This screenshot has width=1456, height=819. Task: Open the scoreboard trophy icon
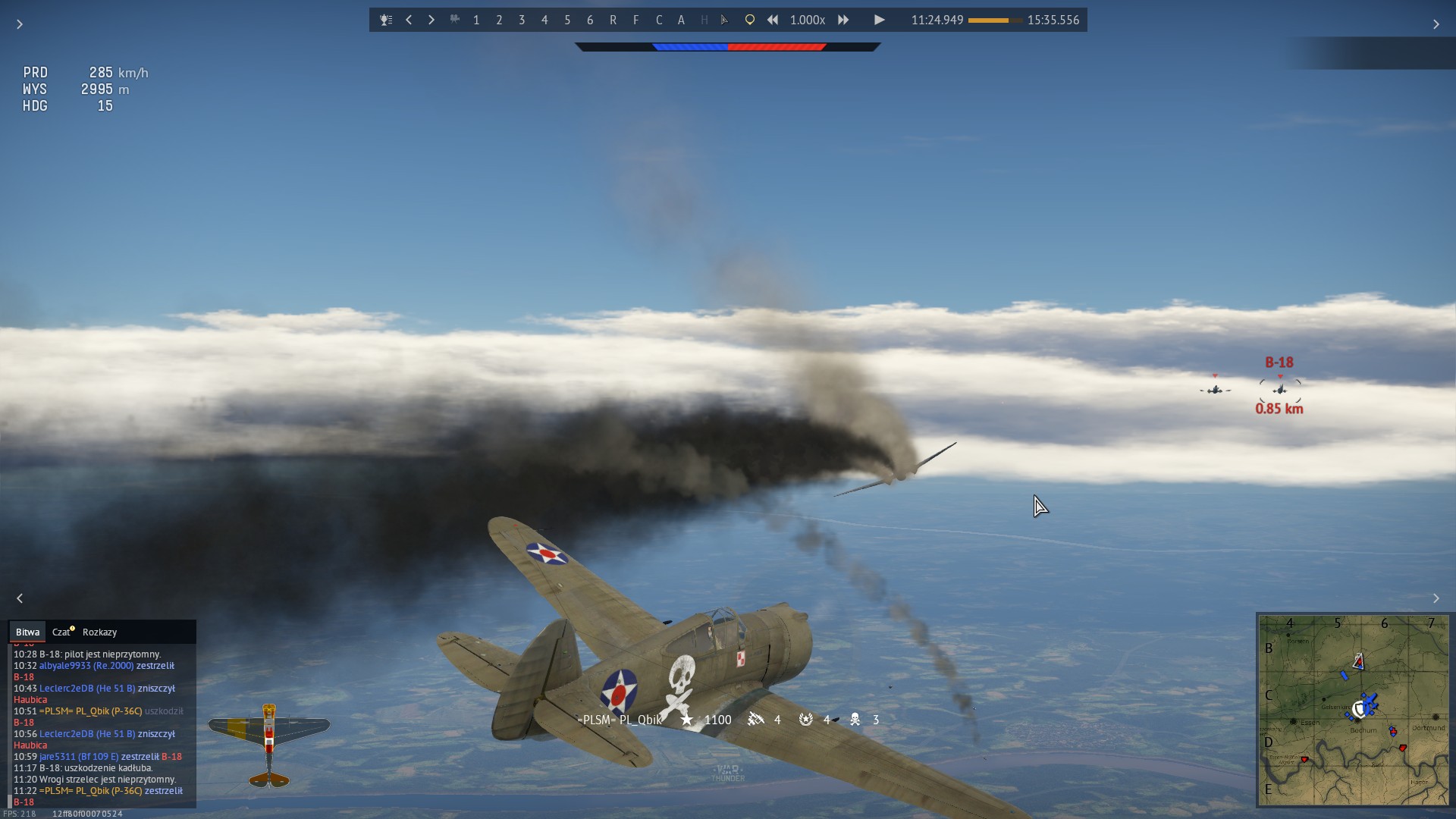(386, 20)
